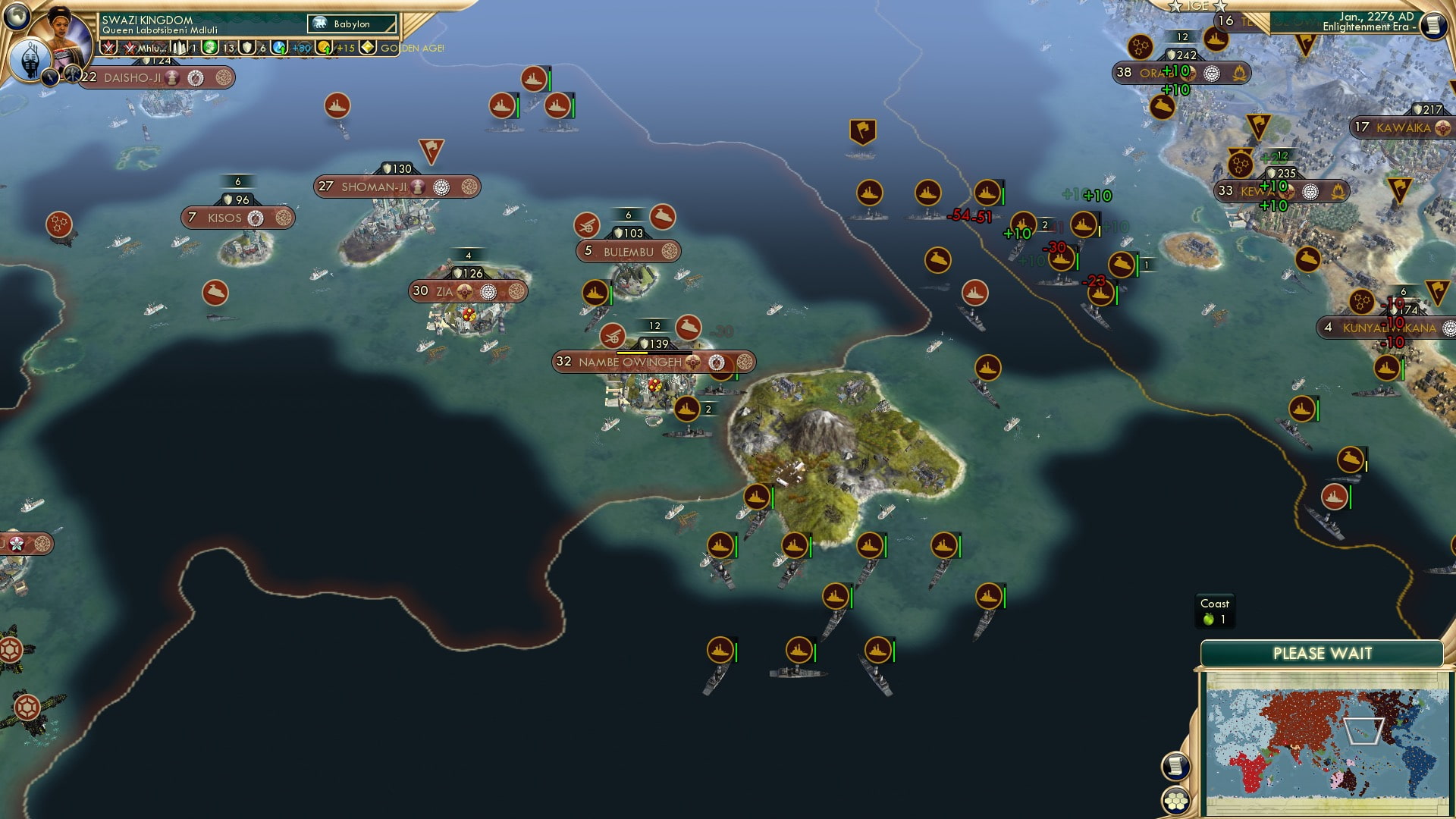Click the happiness face counter showing 13
The image size is (1456, 819).
point(211,47)
